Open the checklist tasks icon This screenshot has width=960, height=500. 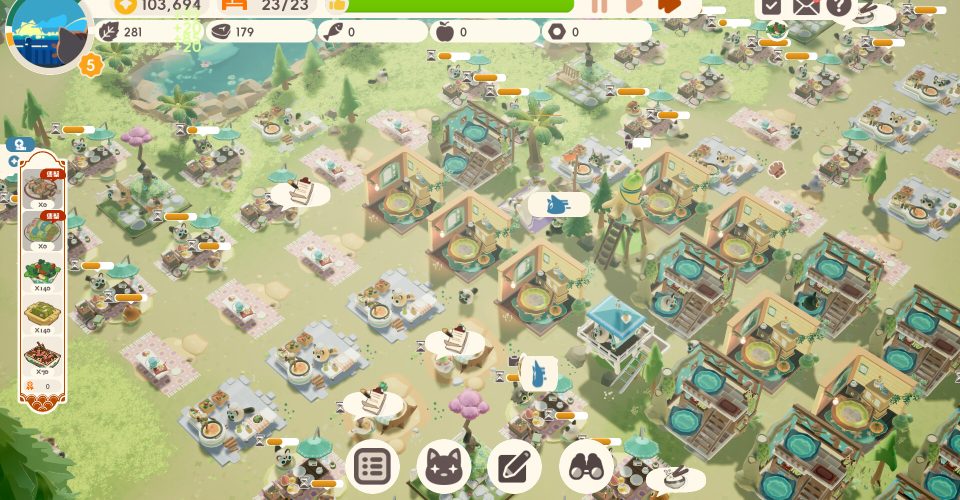772,6
